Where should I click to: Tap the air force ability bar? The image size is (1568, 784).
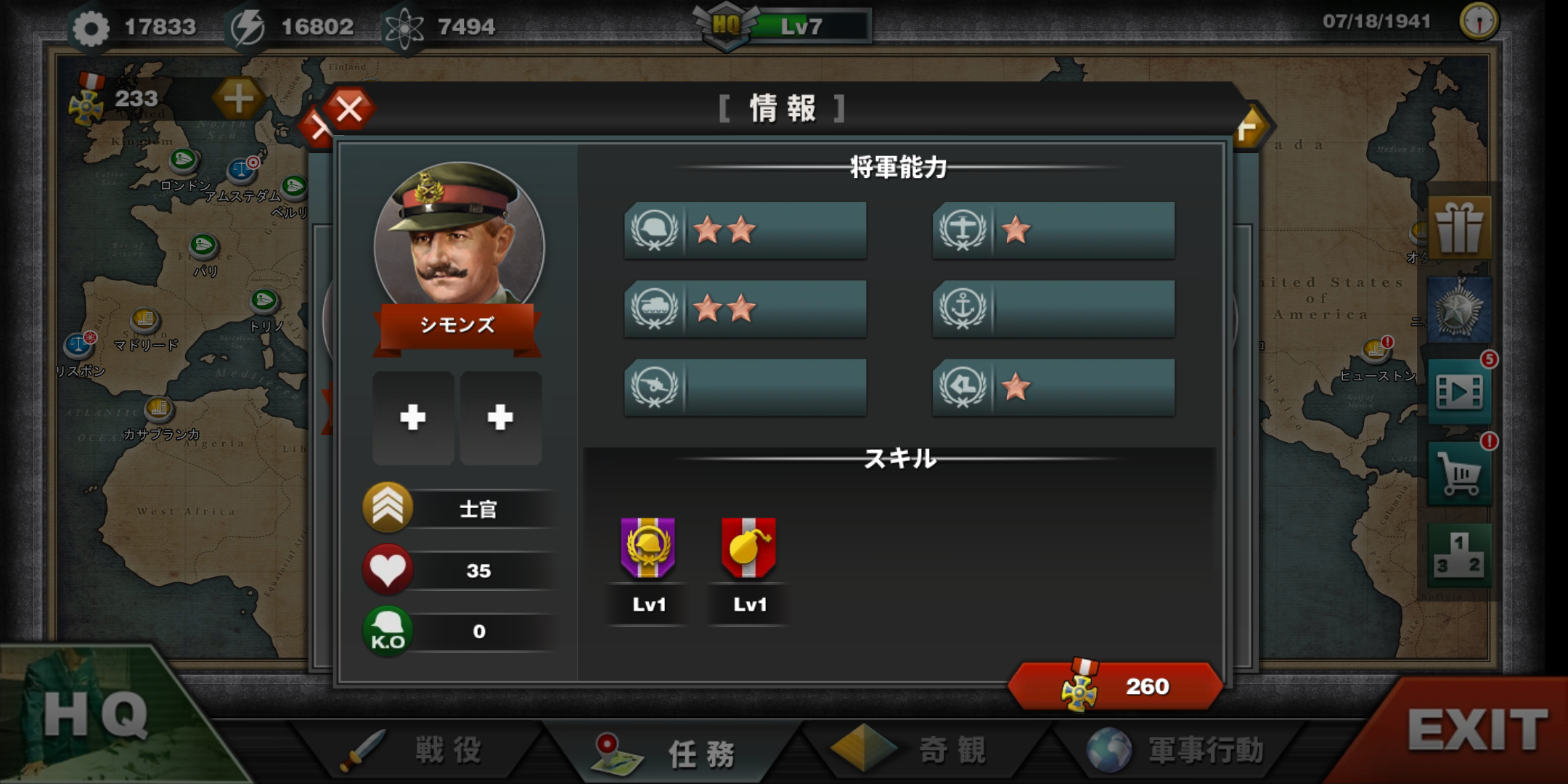(x=1053, y=231)
